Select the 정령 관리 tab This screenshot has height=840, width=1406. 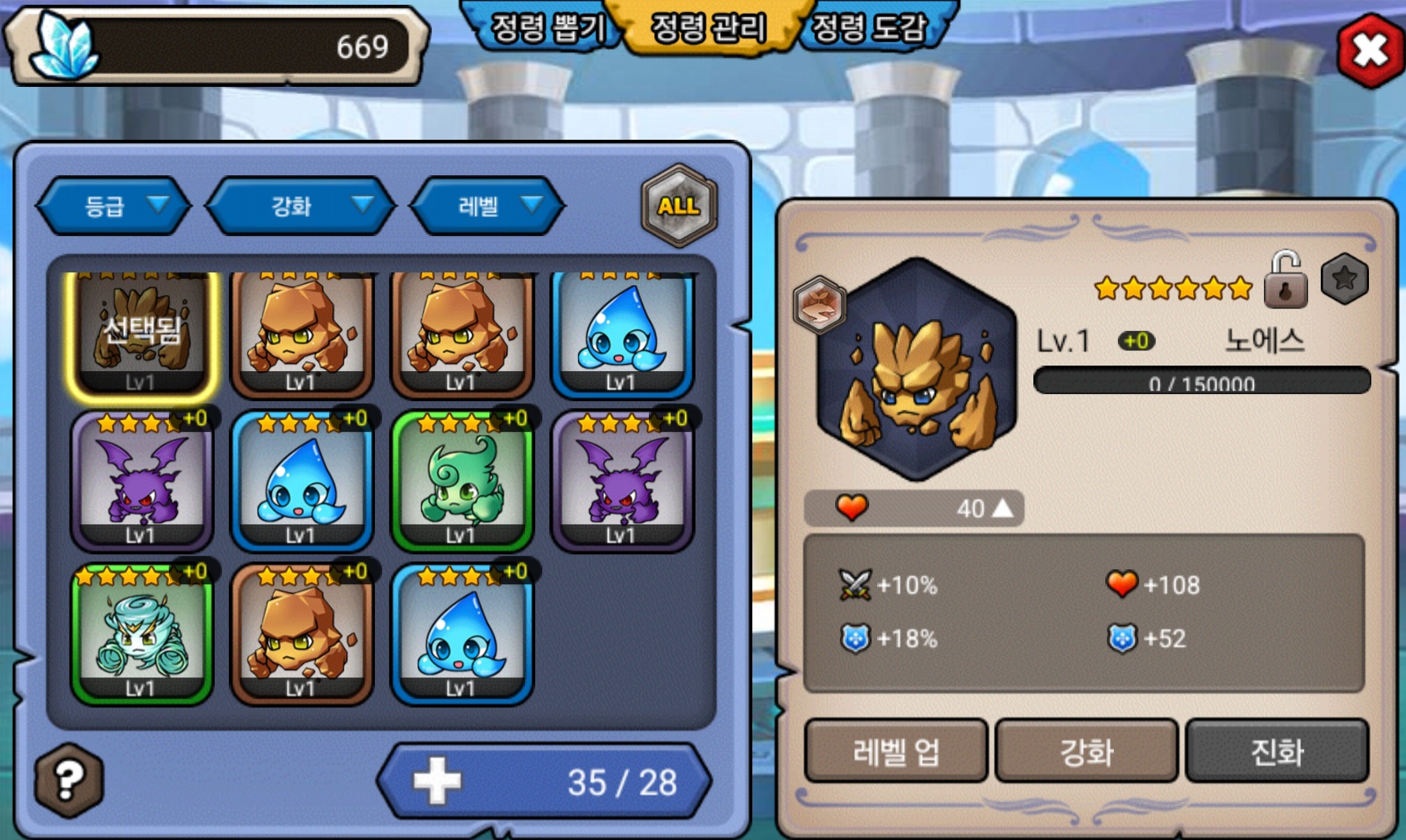pos(708,28)
